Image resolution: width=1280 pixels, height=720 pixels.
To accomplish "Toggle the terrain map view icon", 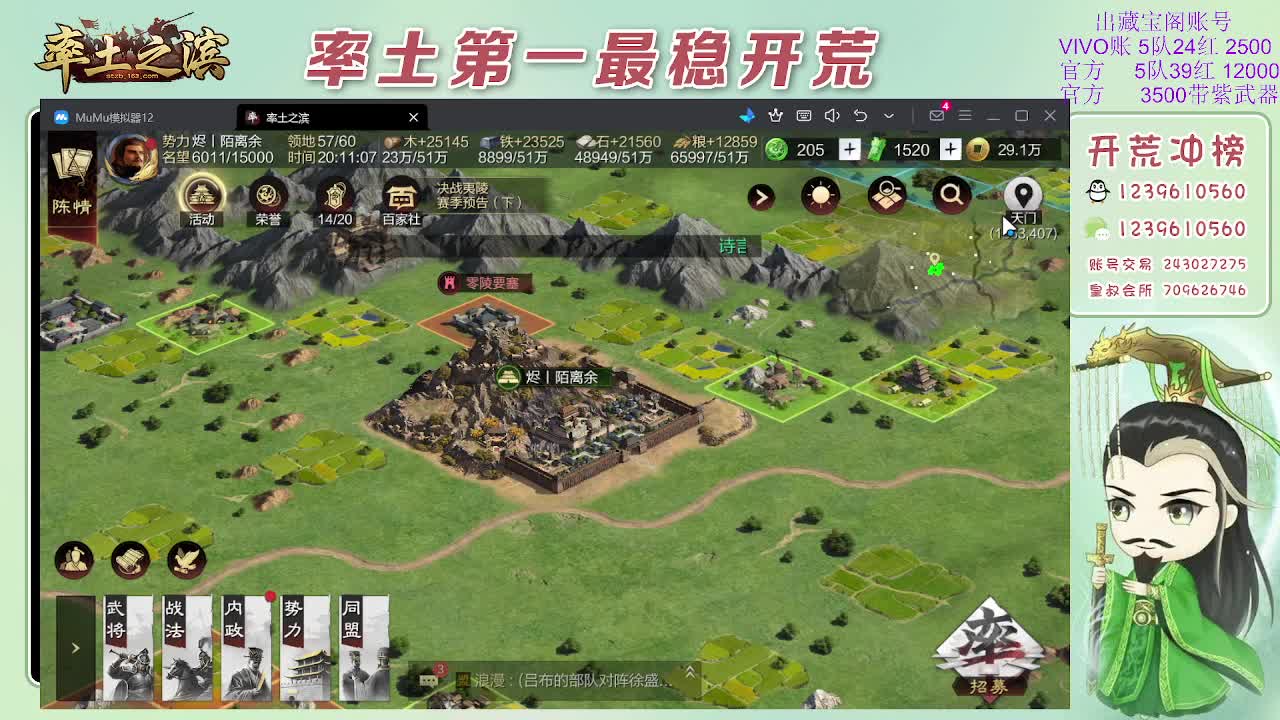I will 886,196.
